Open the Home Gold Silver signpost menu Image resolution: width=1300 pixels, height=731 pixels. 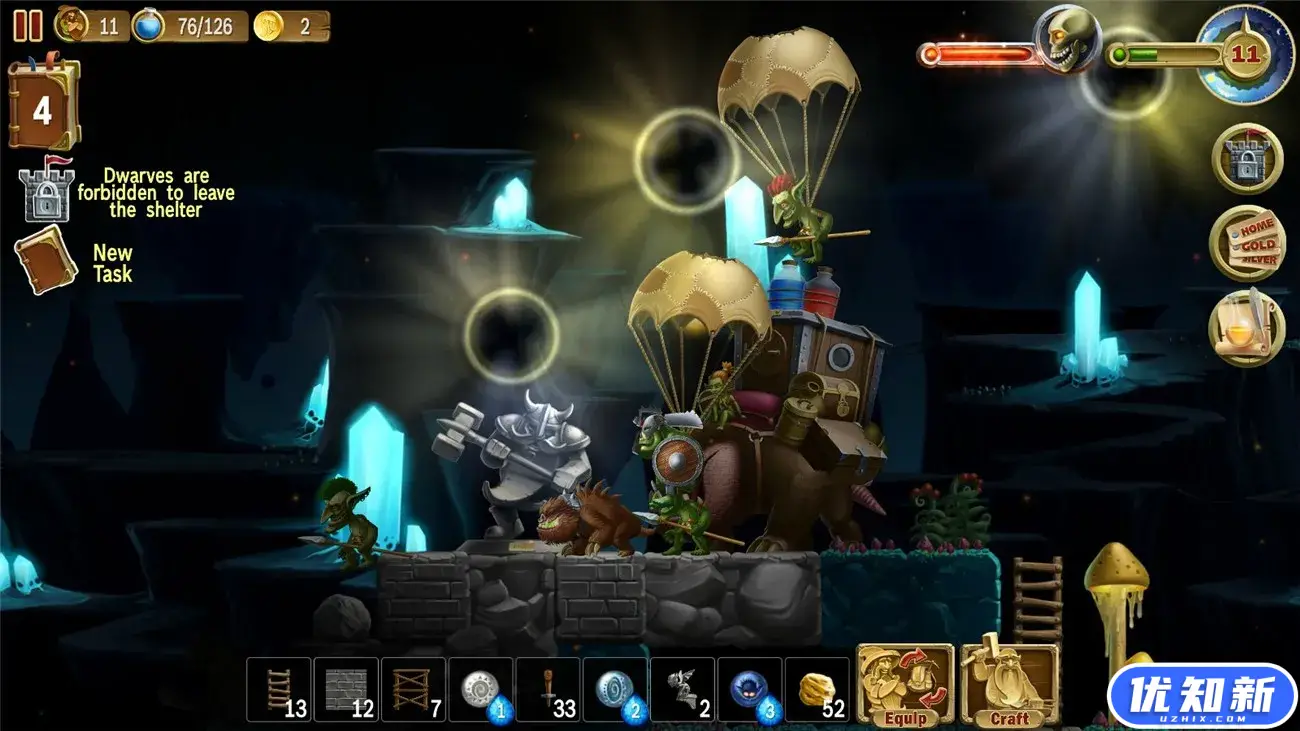tap(1246, 243)
